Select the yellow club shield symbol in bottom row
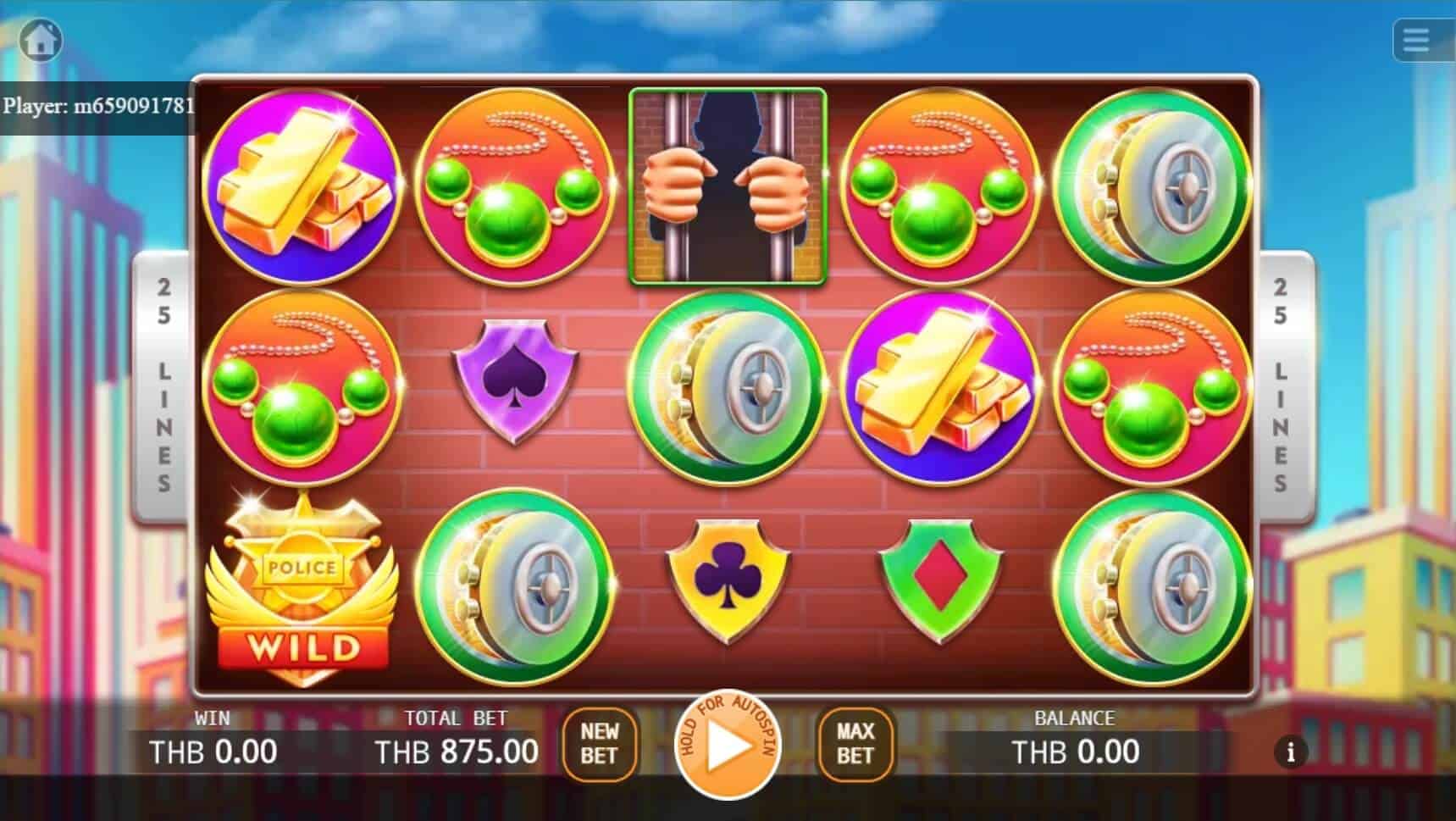 [726, 580]
